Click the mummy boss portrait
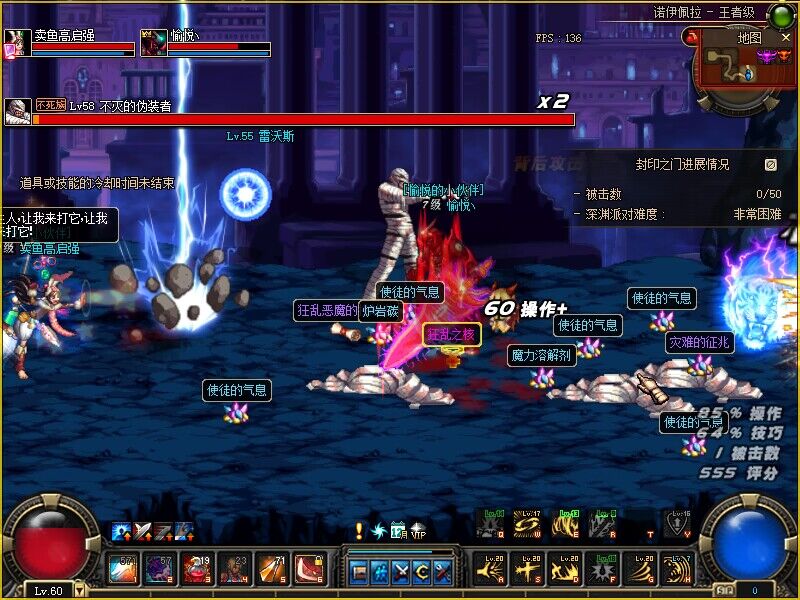Viewport: 800px width, 600px height. point(17,111)
